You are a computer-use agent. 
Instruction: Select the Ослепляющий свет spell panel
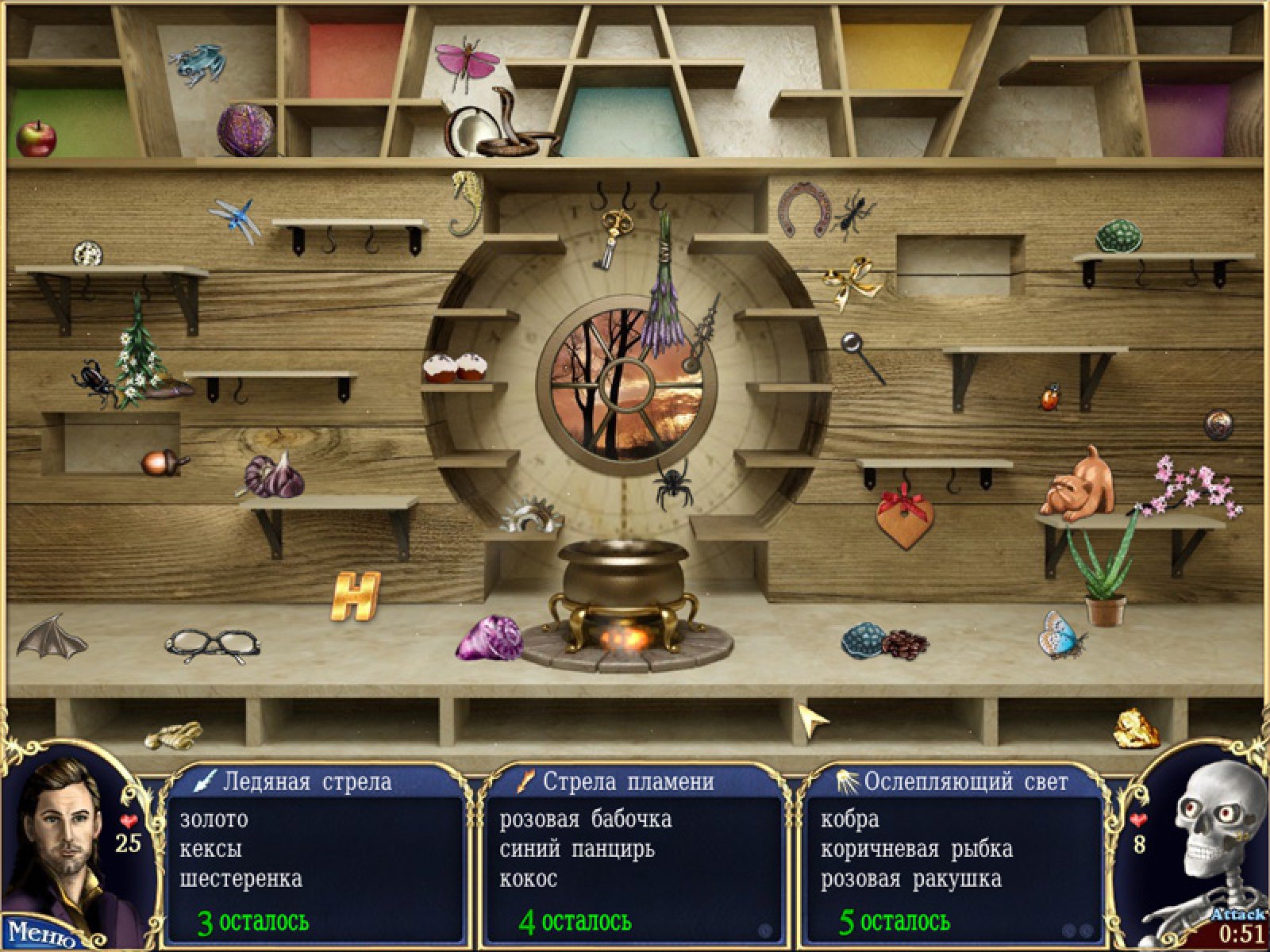click(x=953, y=853)
